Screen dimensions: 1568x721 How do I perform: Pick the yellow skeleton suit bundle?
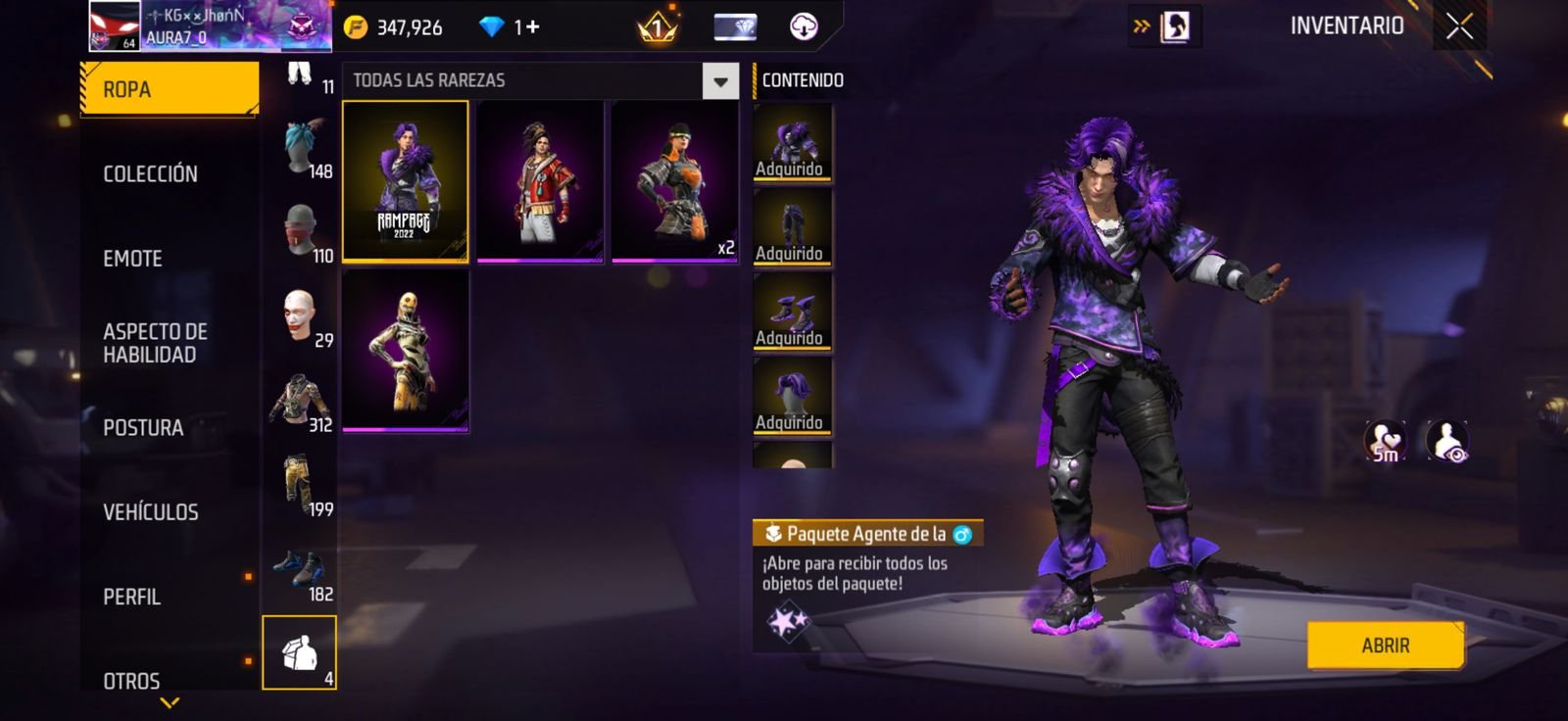pos(405,350)
